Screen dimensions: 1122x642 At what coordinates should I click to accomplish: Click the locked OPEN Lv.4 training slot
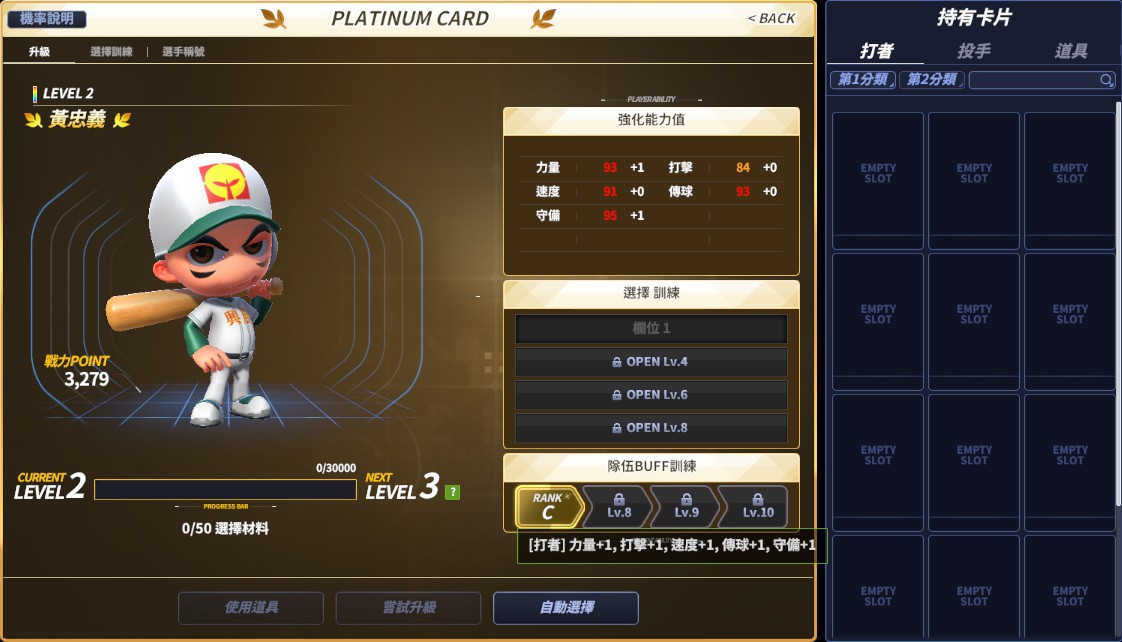pyautogui.click(x=651, y=362)
